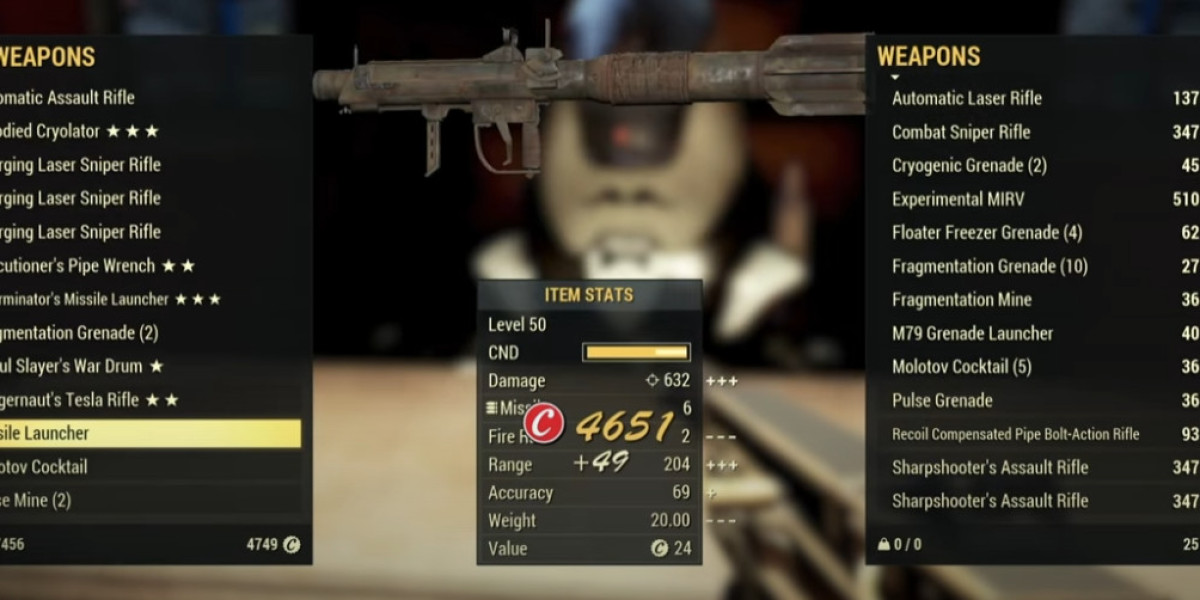The image size is (1200, 600).
Task: Select the Pulse Grenade entry
Action: click(x=942, y=400)
